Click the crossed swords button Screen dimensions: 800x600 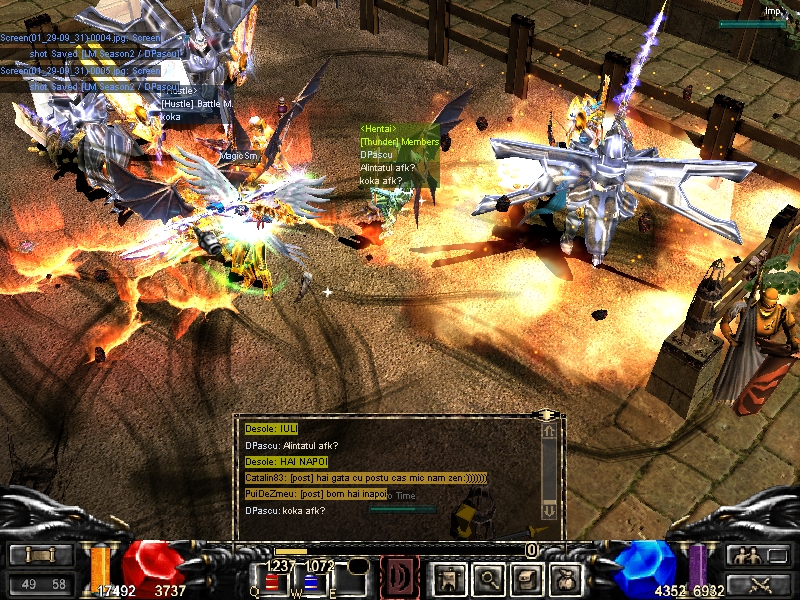[759, 584]
